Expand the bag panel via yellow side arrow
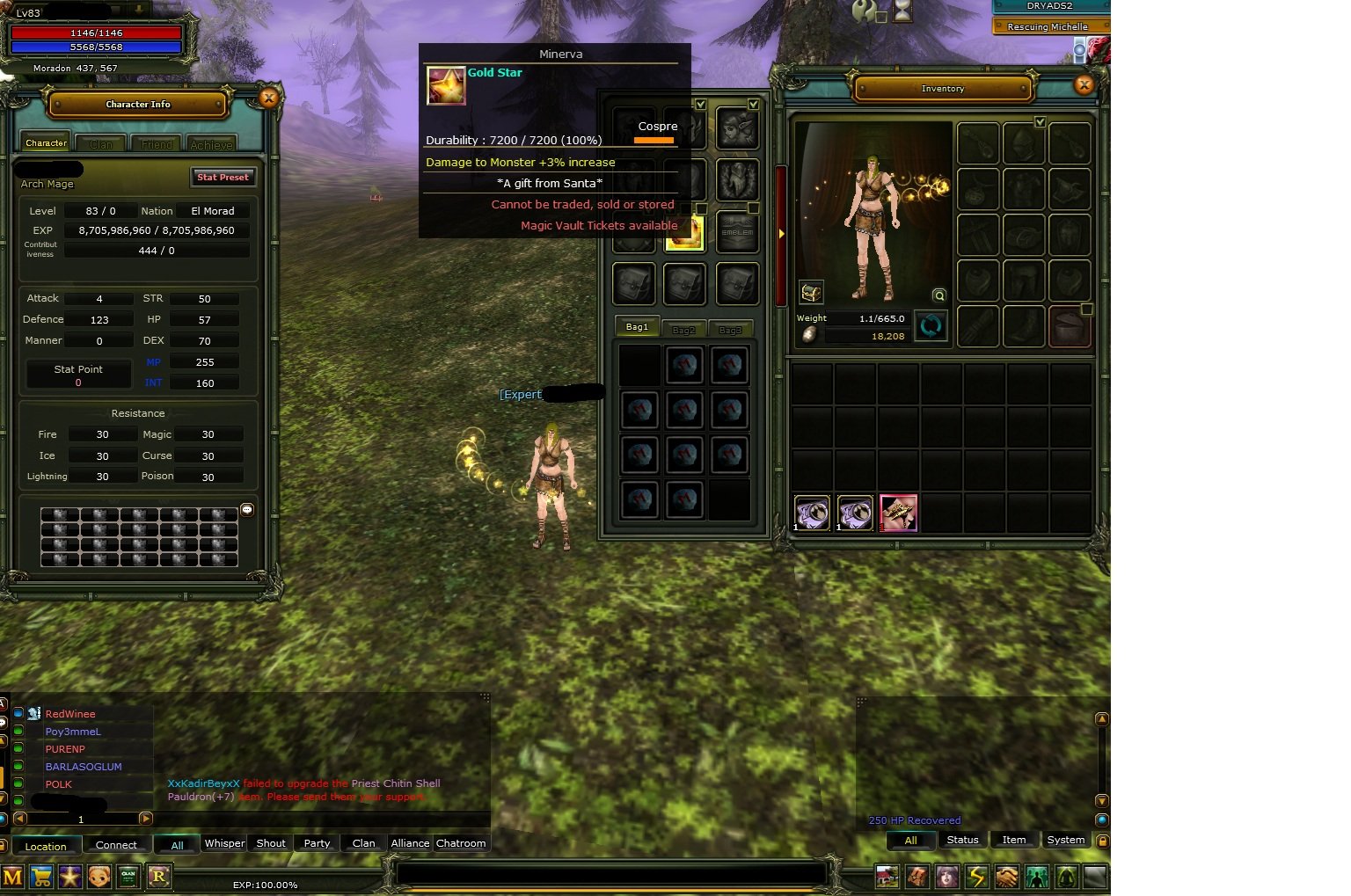Screen dimensions: 1351x896 781,233
